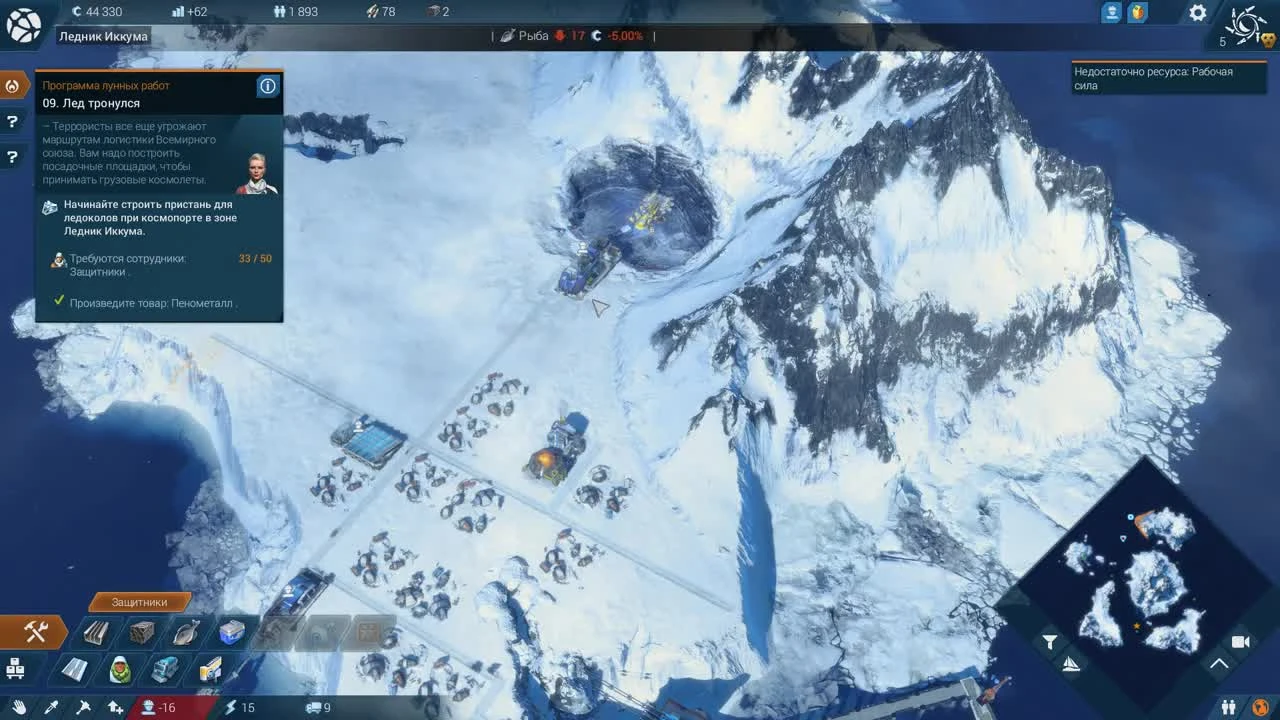Select the demolish tool

83,707
